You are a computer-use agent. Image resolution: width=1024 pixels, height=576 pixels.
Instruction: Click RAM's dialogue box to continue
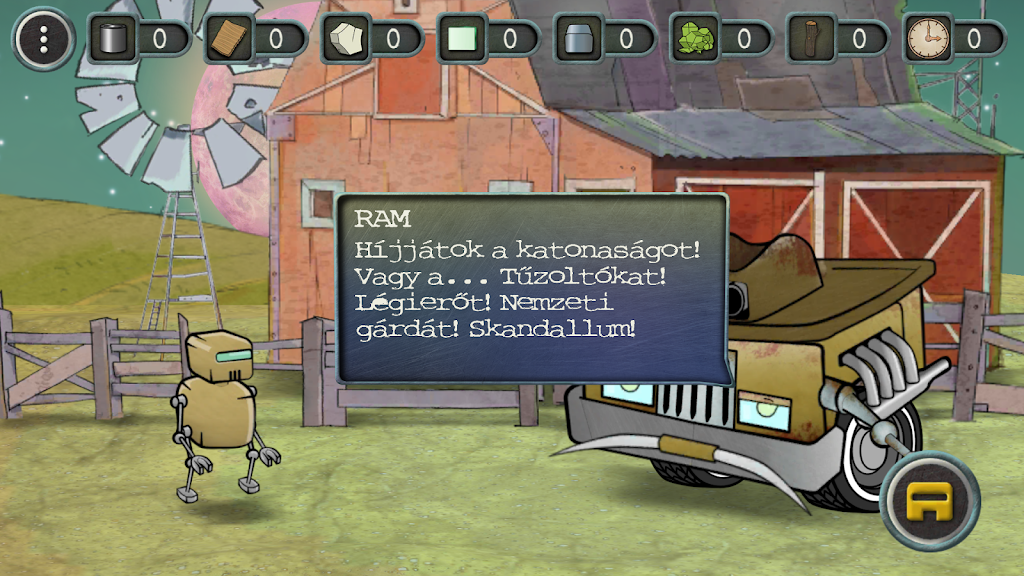point(532,288)
